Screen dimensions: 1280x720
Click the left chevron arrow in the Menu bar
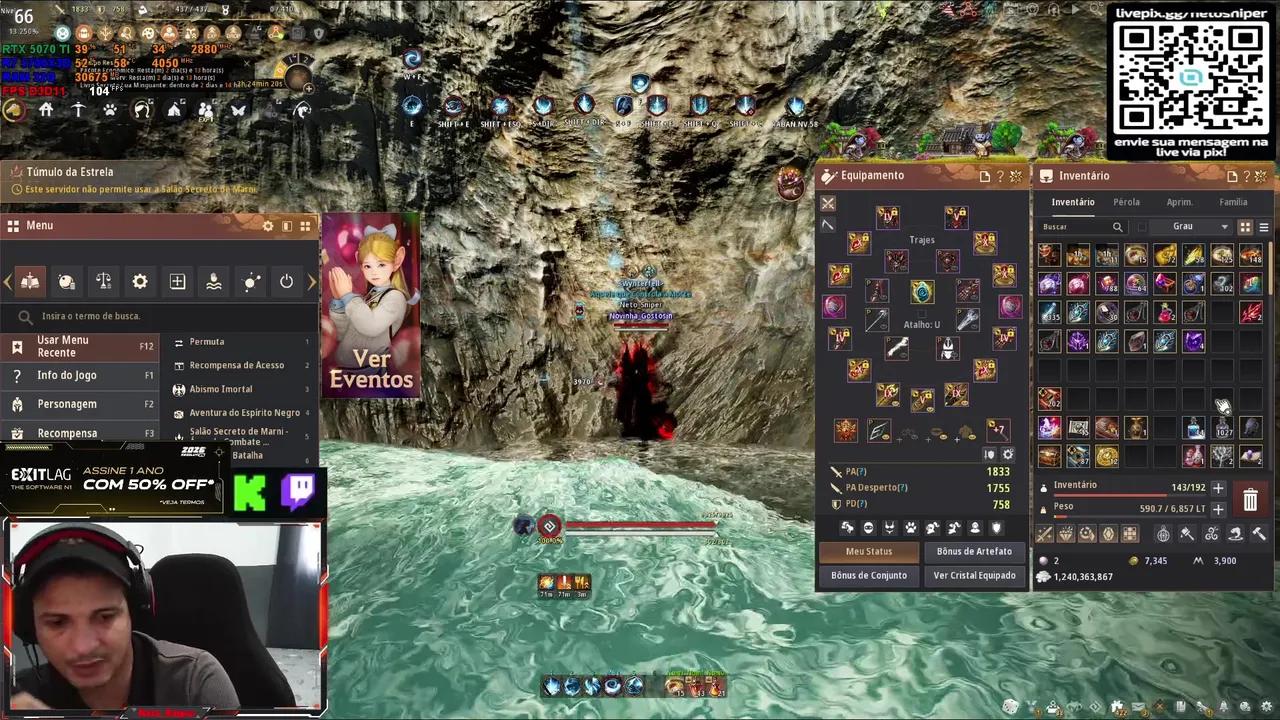click(7, 281)
